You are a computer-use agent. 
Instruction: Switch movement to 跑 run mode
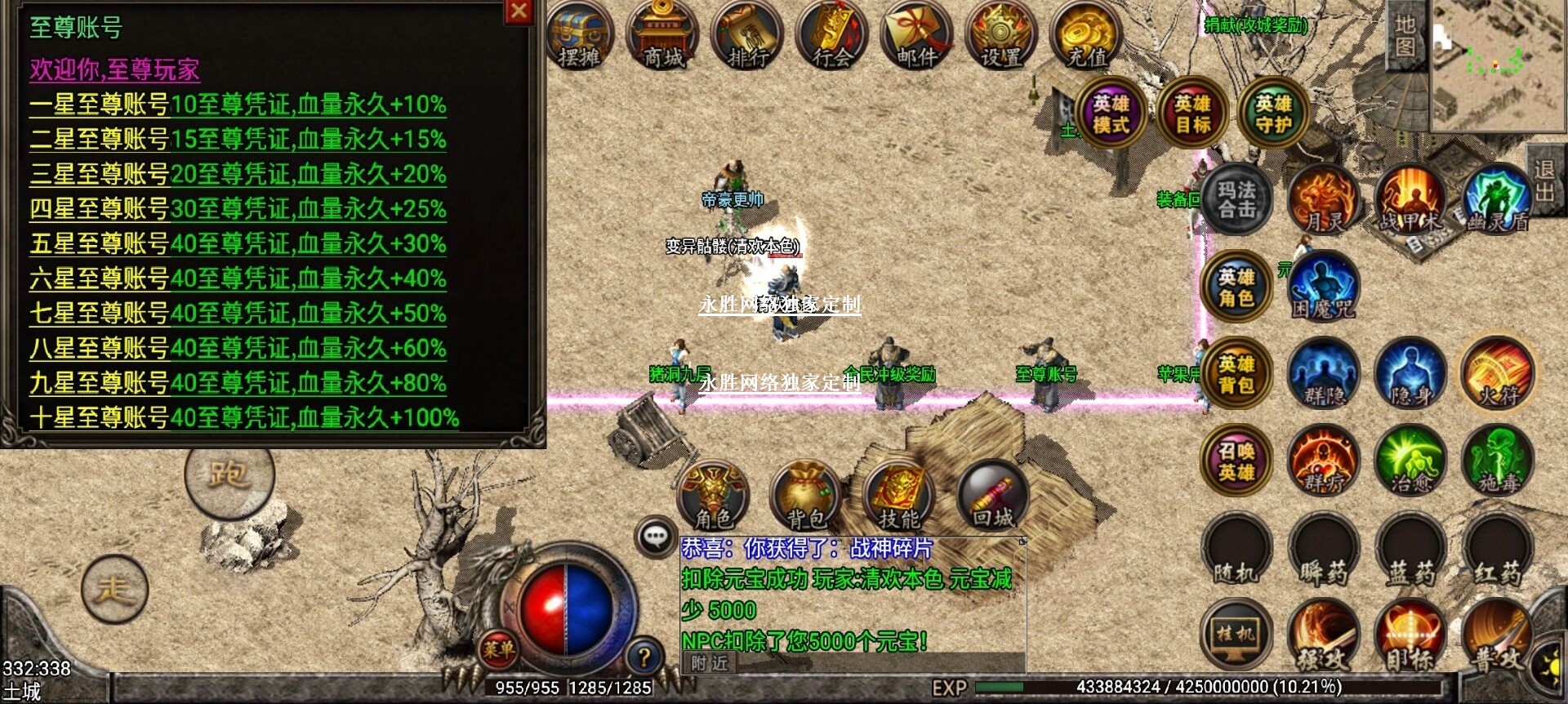[229, 474]
